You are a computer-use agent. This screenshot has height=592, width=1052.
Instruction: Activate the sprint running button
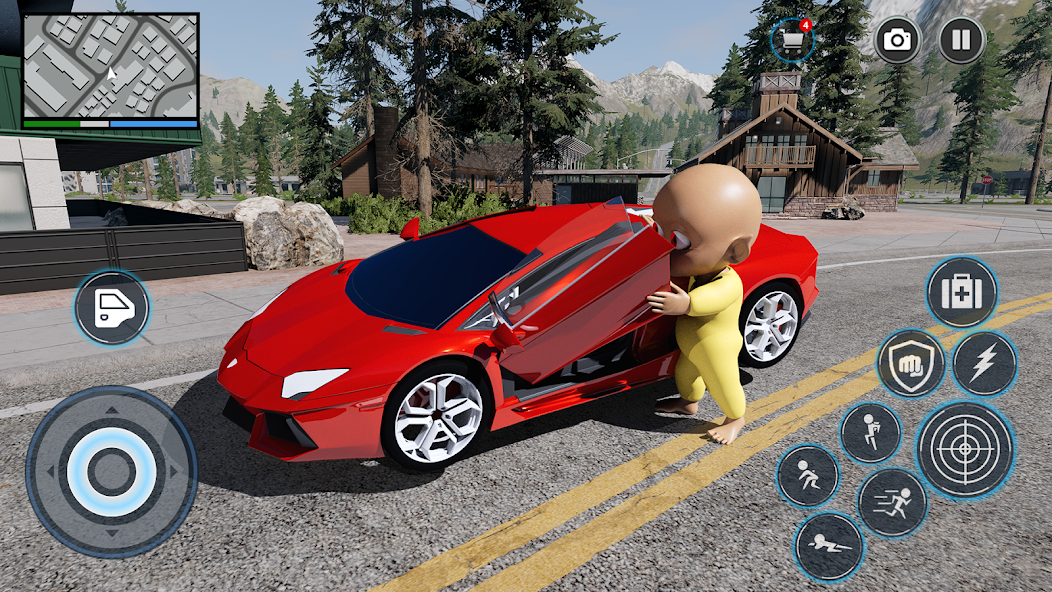[x=892, y=502]
